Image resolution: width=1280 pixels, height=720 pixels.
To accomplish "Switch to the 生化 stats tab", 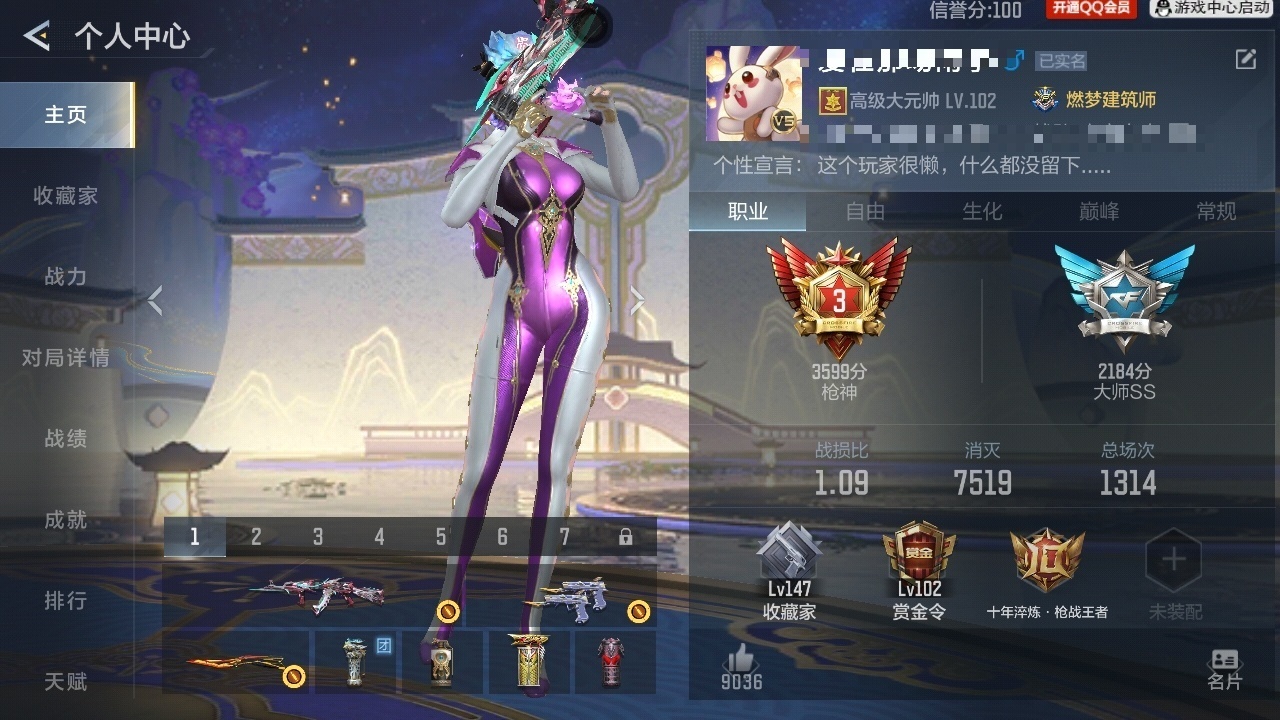I will click(984, 212).
